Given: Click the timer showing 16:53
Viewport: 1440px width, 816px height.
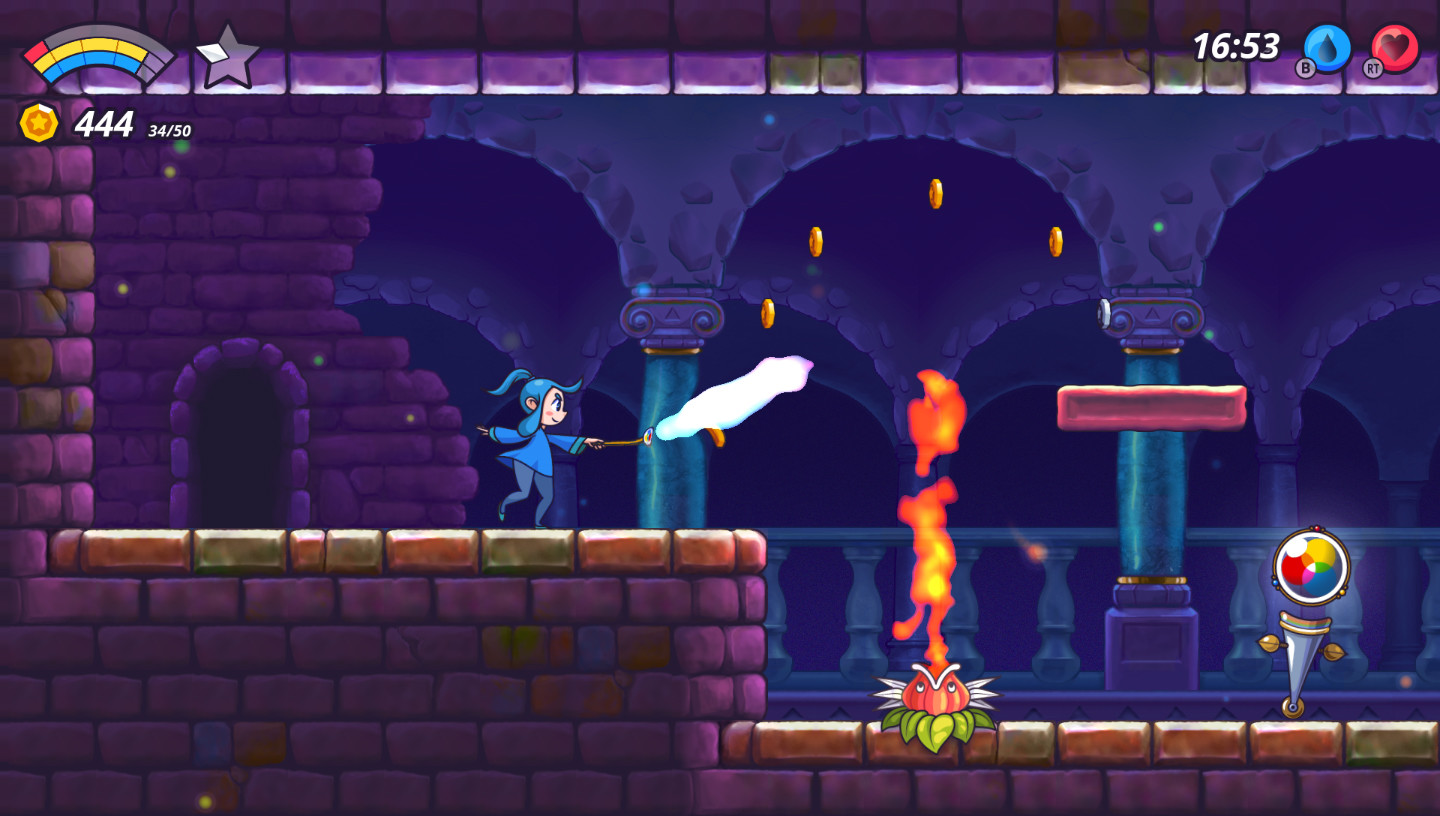Looking at the screenshot, I should (x=1236, y=45).
